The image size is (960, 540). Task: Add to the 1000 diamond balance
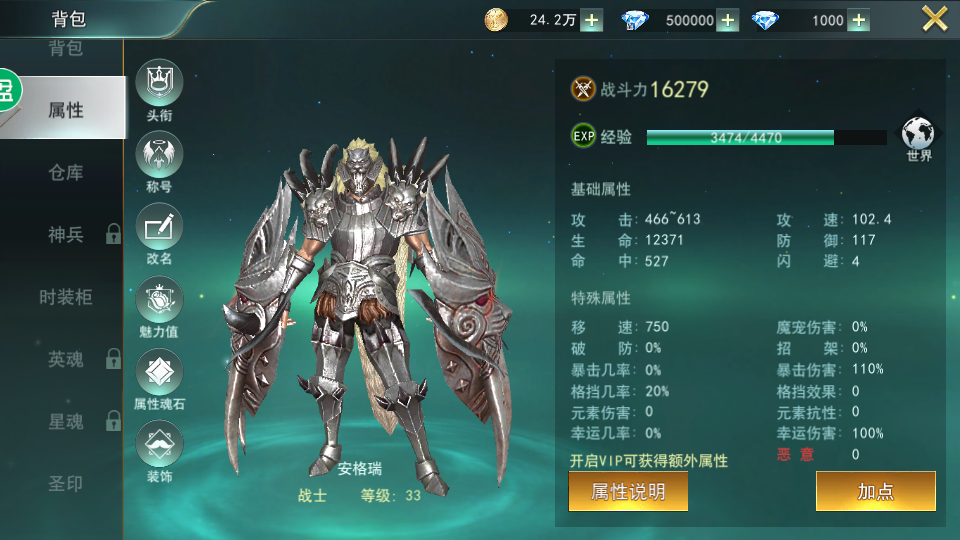(858, 20)
